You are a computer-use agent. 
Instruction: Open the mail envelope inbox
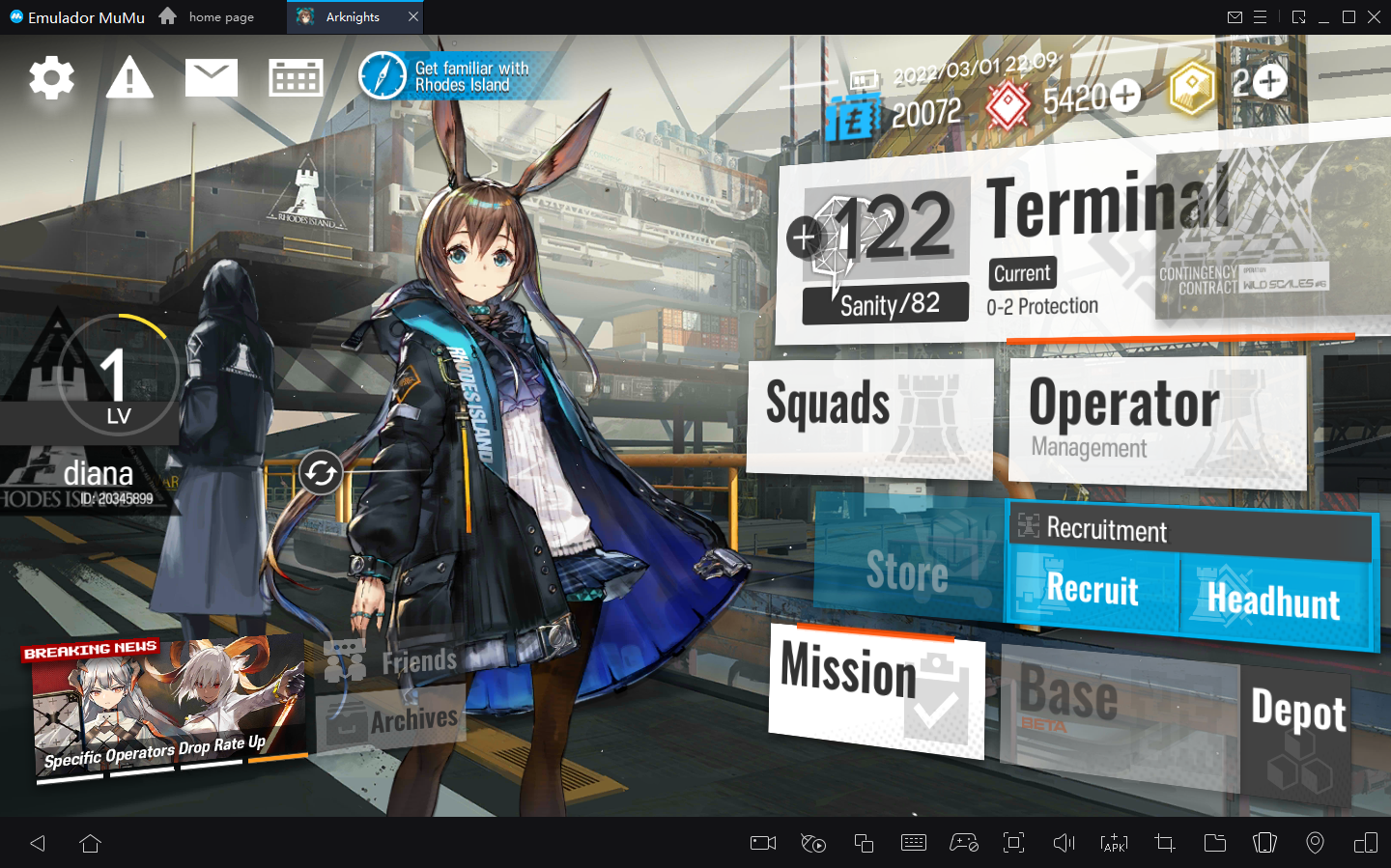212,77
